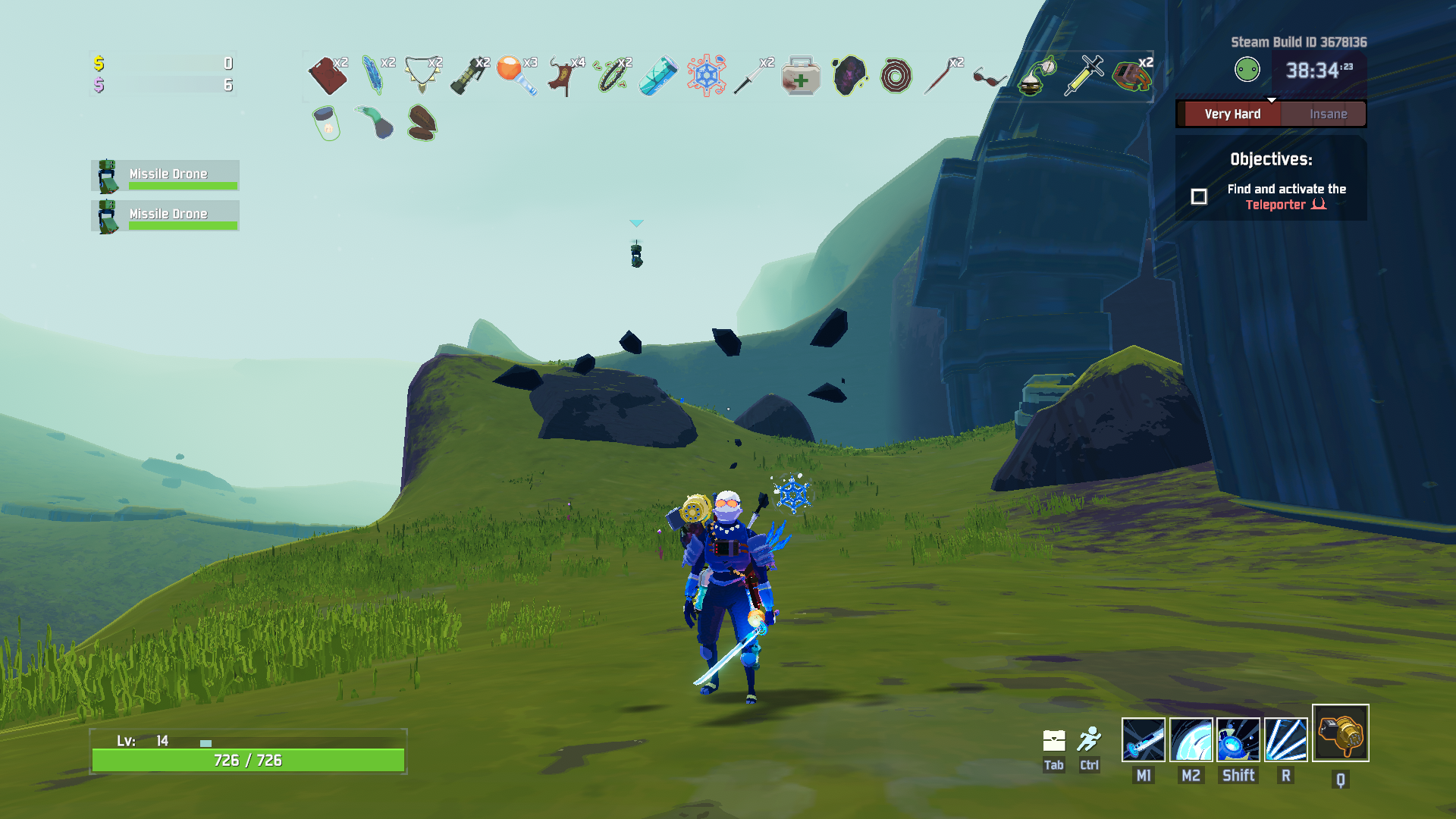
Task: Select the Gasoline canister item icon
Action: pyautogui.click(x=327, y=76)
